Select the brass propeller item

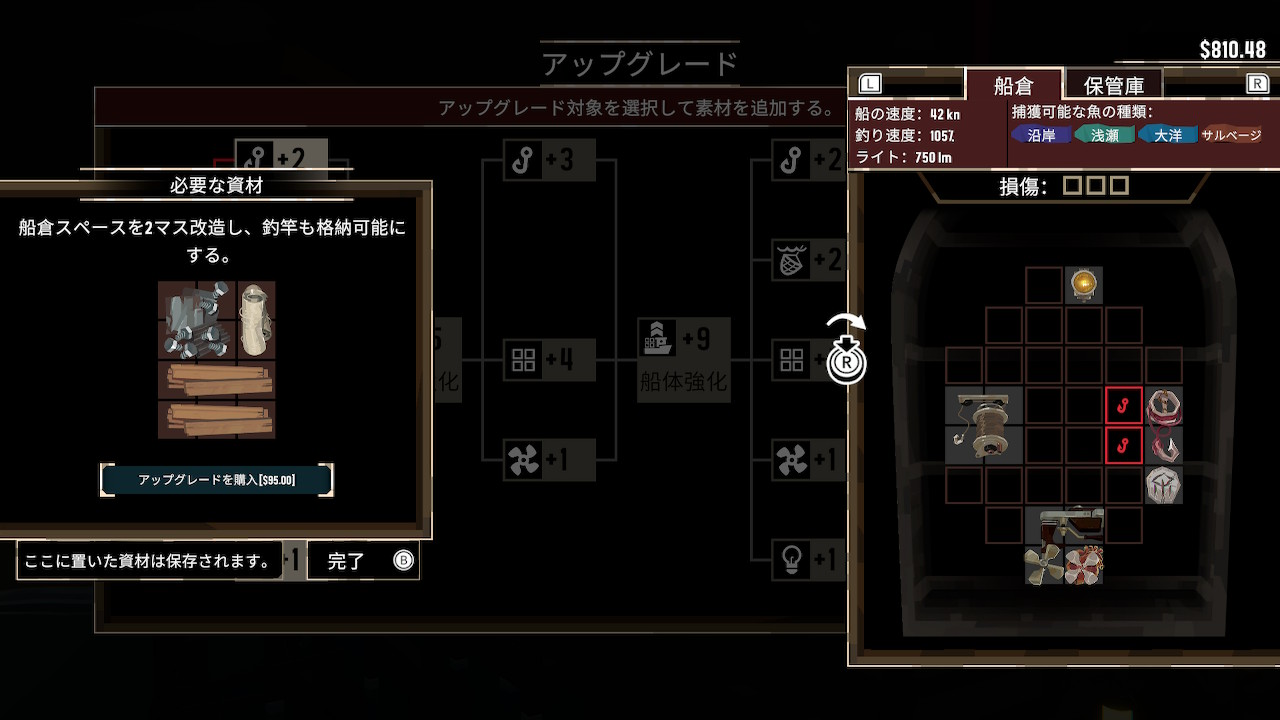tap(1044, 565)
